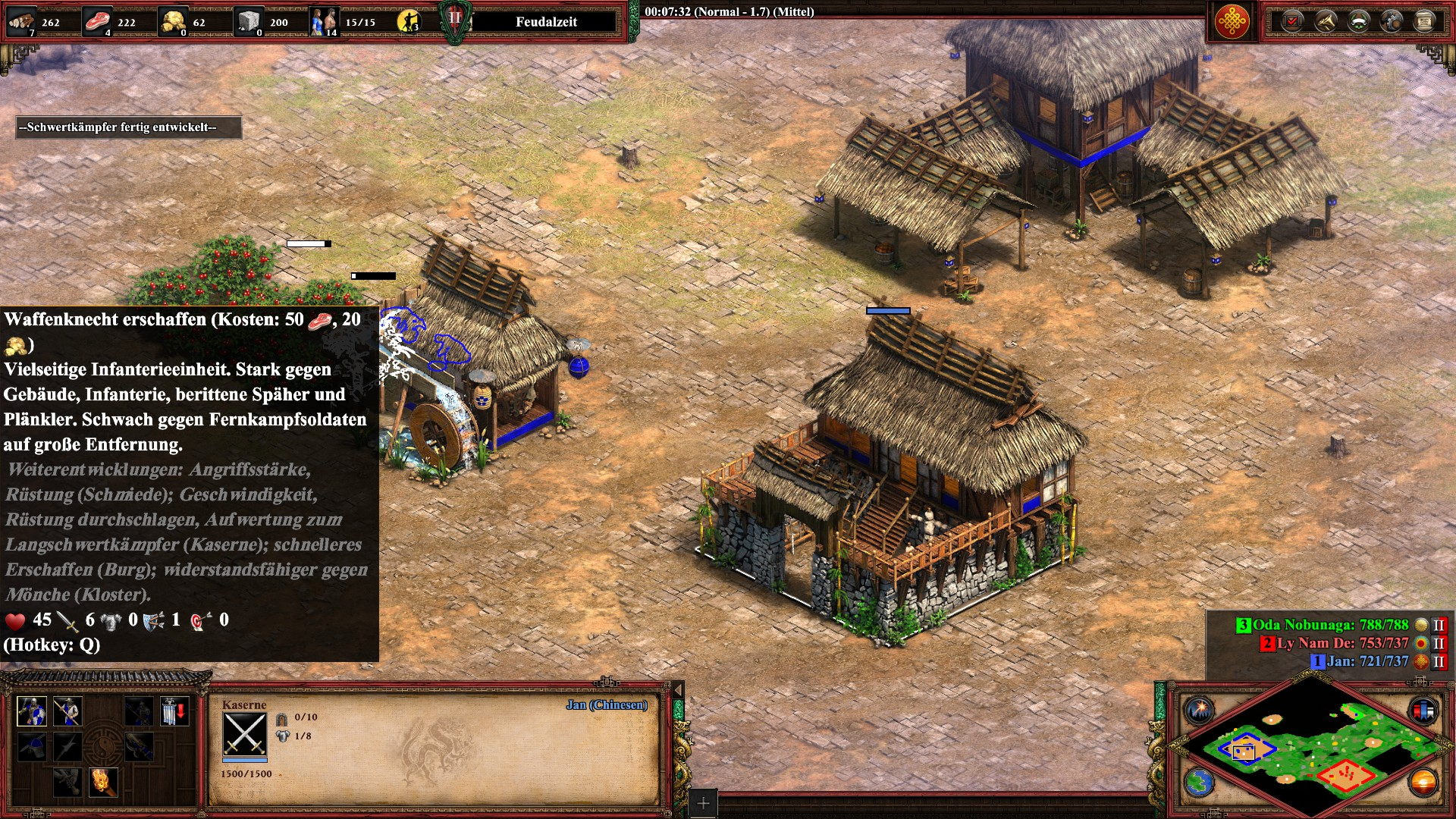This screenshot has height=819, width=1456.
Task: Research the flaming torch technology
Action: tap(103, 781)
